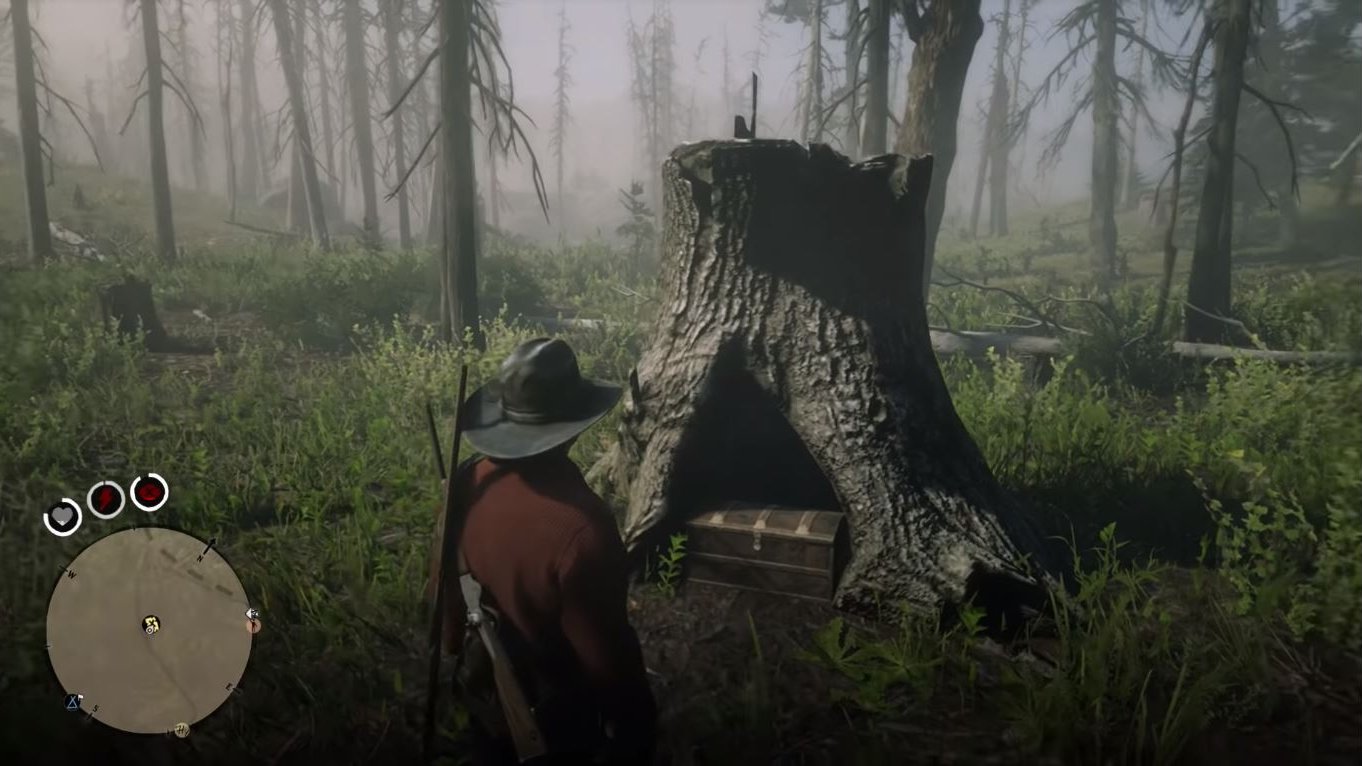
Task: Click the campsite tent icon on the minimap
Action: point(72,702)
